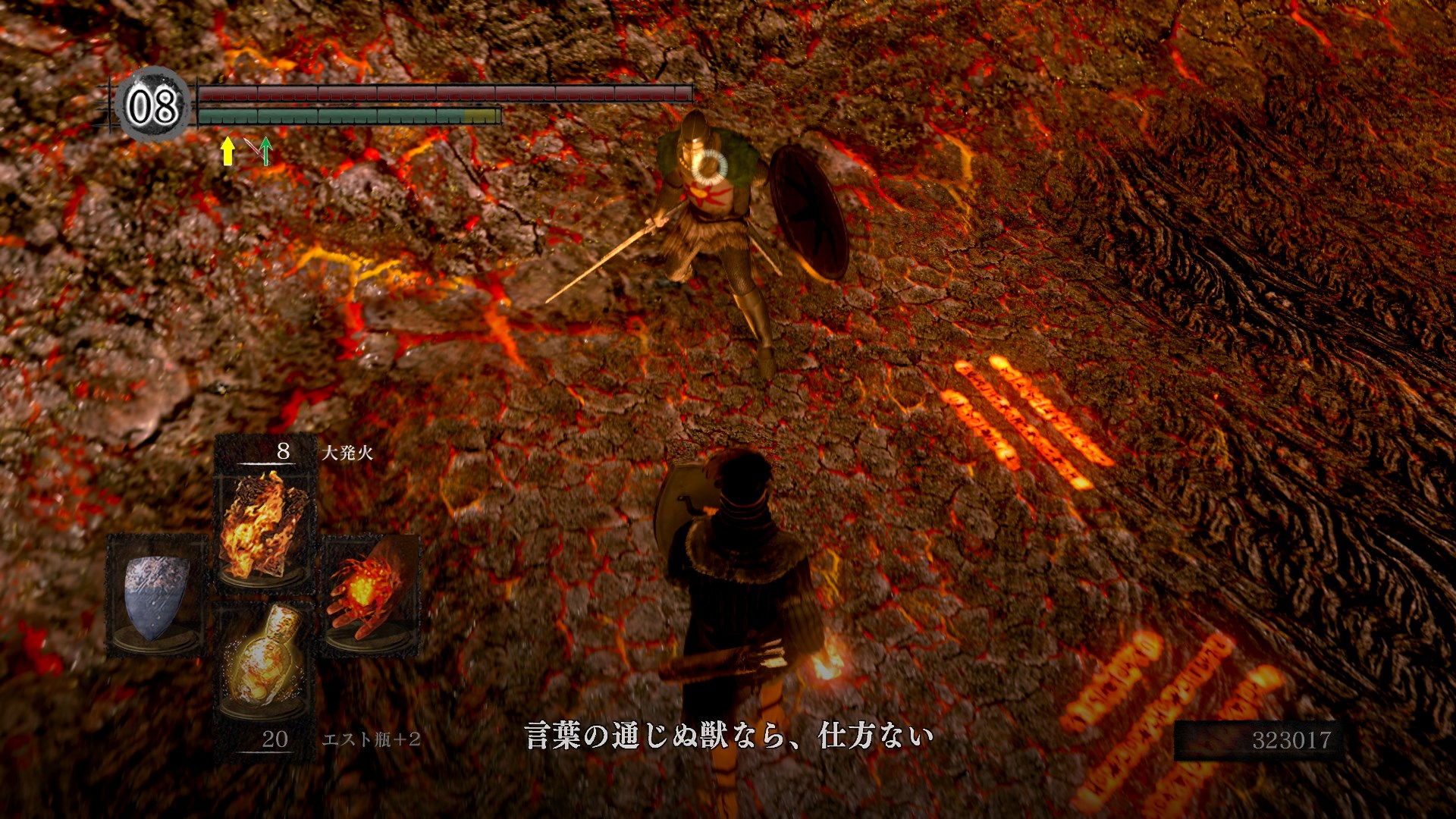Select the pyromancy flame hand slot
The width and height of the screenshot is (1456, 819).
click(x=370, y=595)
